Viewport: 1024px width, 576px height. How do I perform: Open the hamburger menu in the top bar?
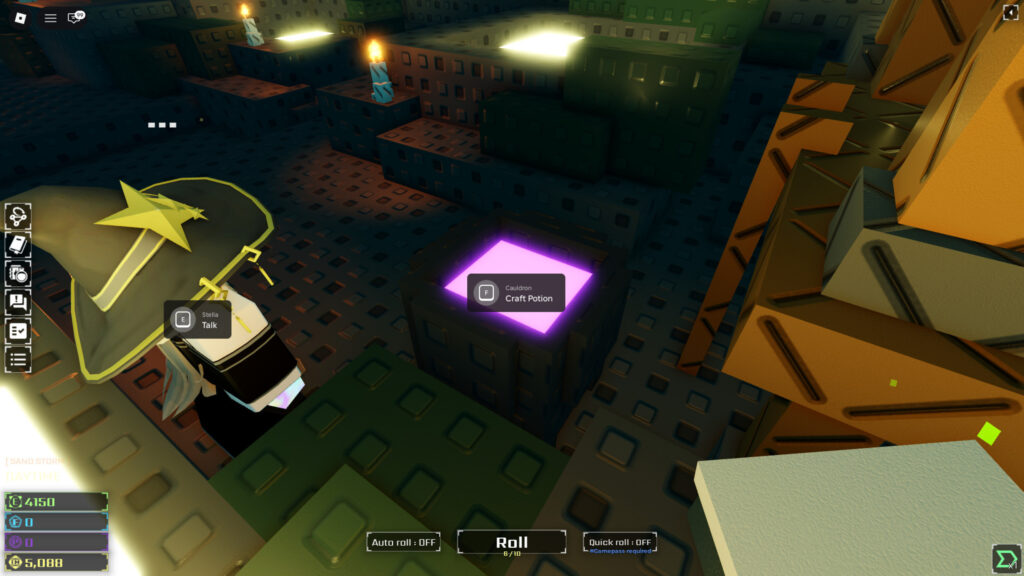pyautogui.click(x=50, y=18)
